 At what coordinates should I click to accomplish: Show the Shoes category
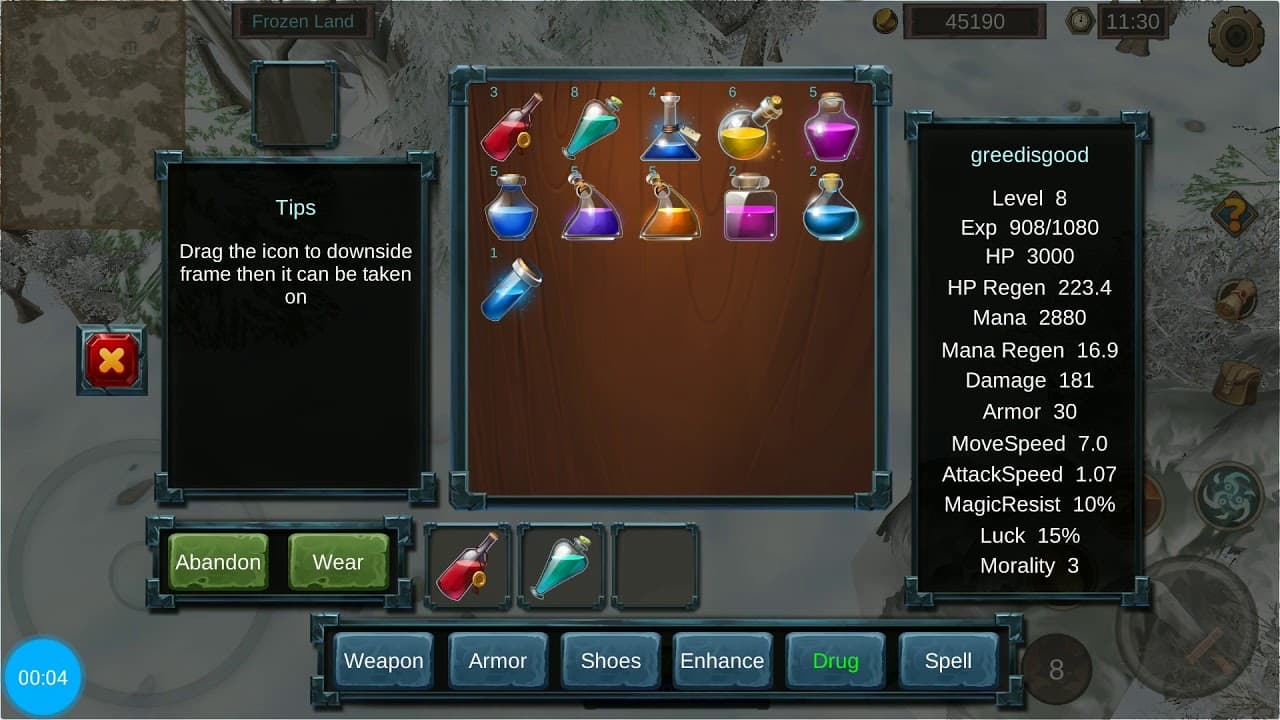(610, 661)
